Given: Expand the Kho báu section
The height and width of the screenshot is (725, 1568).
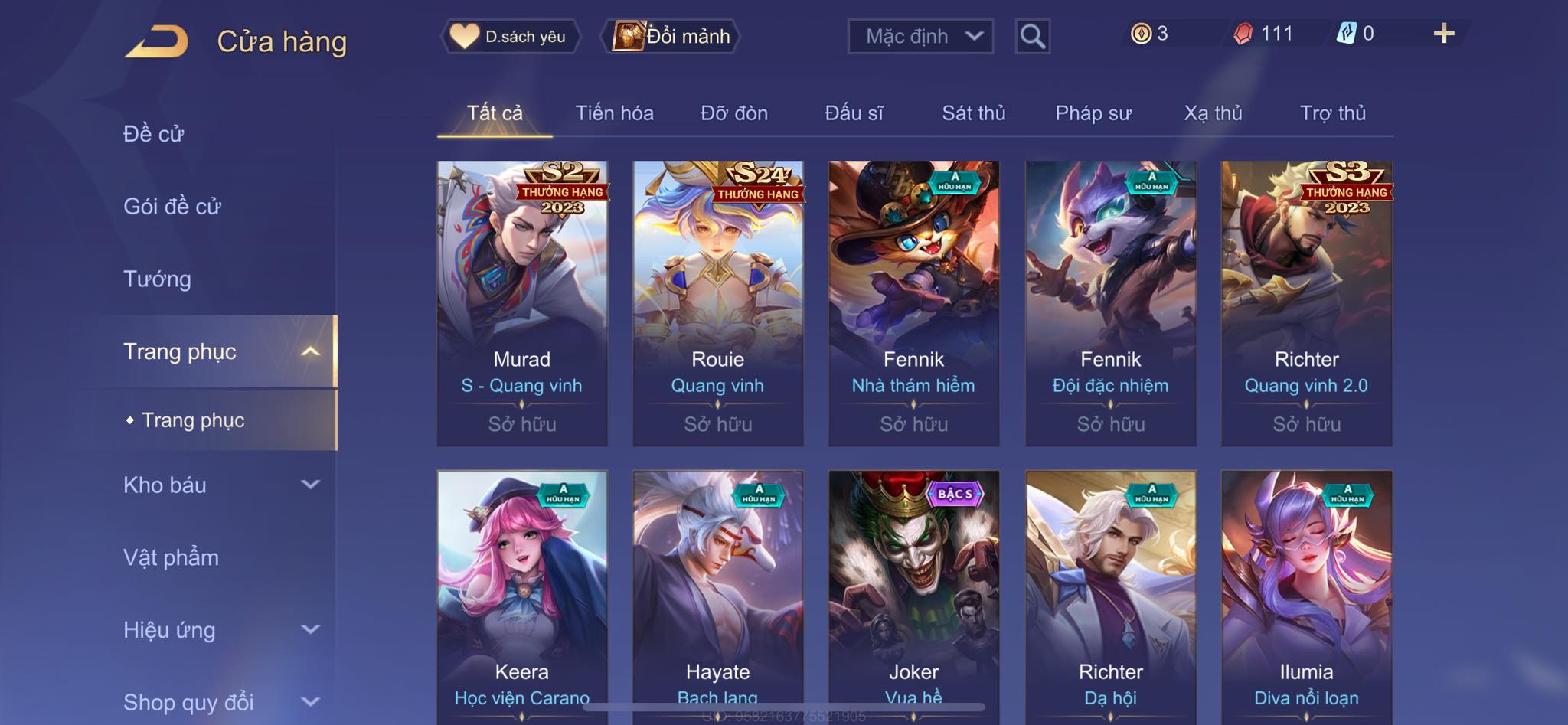Looking at the screenshot, I should pyautogui.click(x=220, y=485).
